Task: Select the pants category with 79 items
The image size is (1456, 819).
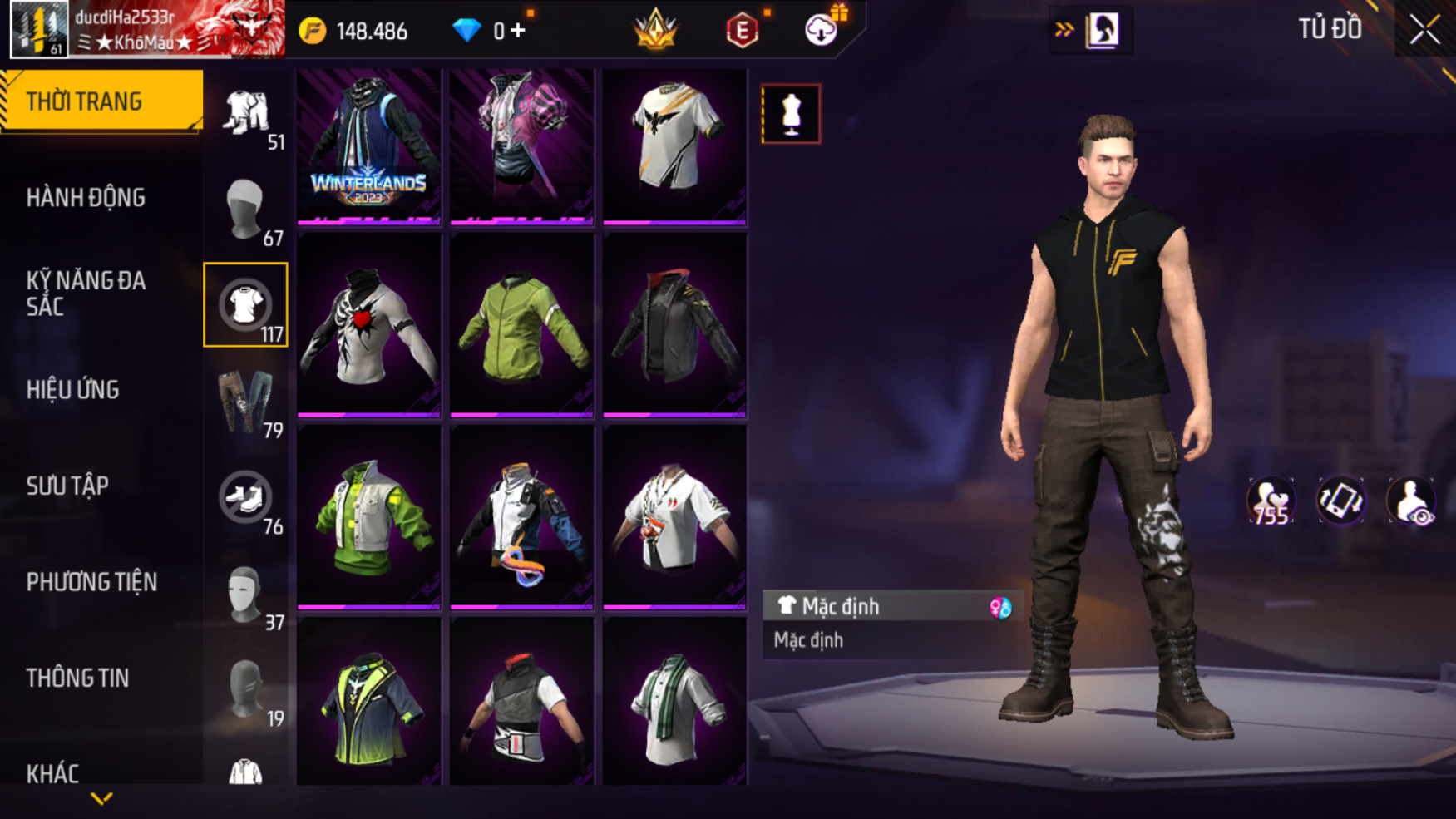Action: coord(246,402)
